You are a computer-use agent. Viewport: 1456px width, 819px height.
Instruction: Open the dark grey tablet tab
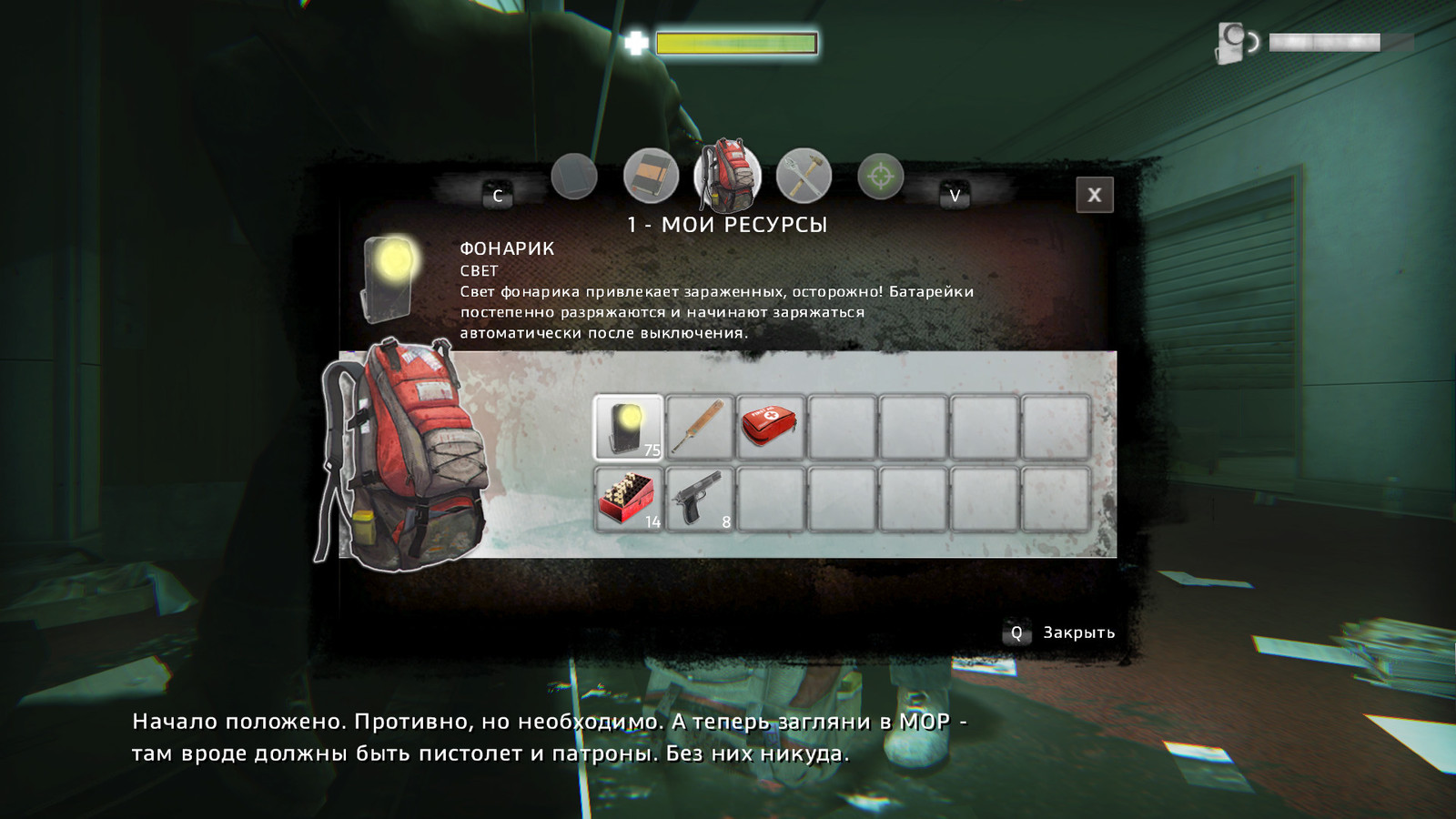(574, 176)
